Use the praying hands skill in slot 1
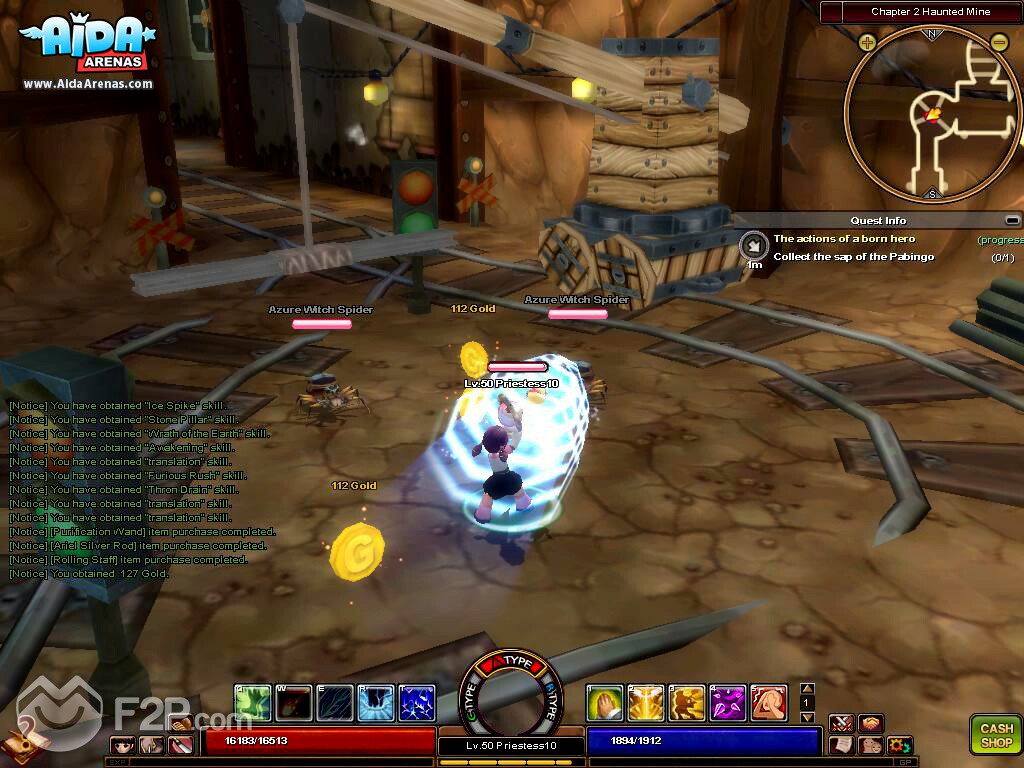This screenshot has width=1024, height=768. coord(605,703)
